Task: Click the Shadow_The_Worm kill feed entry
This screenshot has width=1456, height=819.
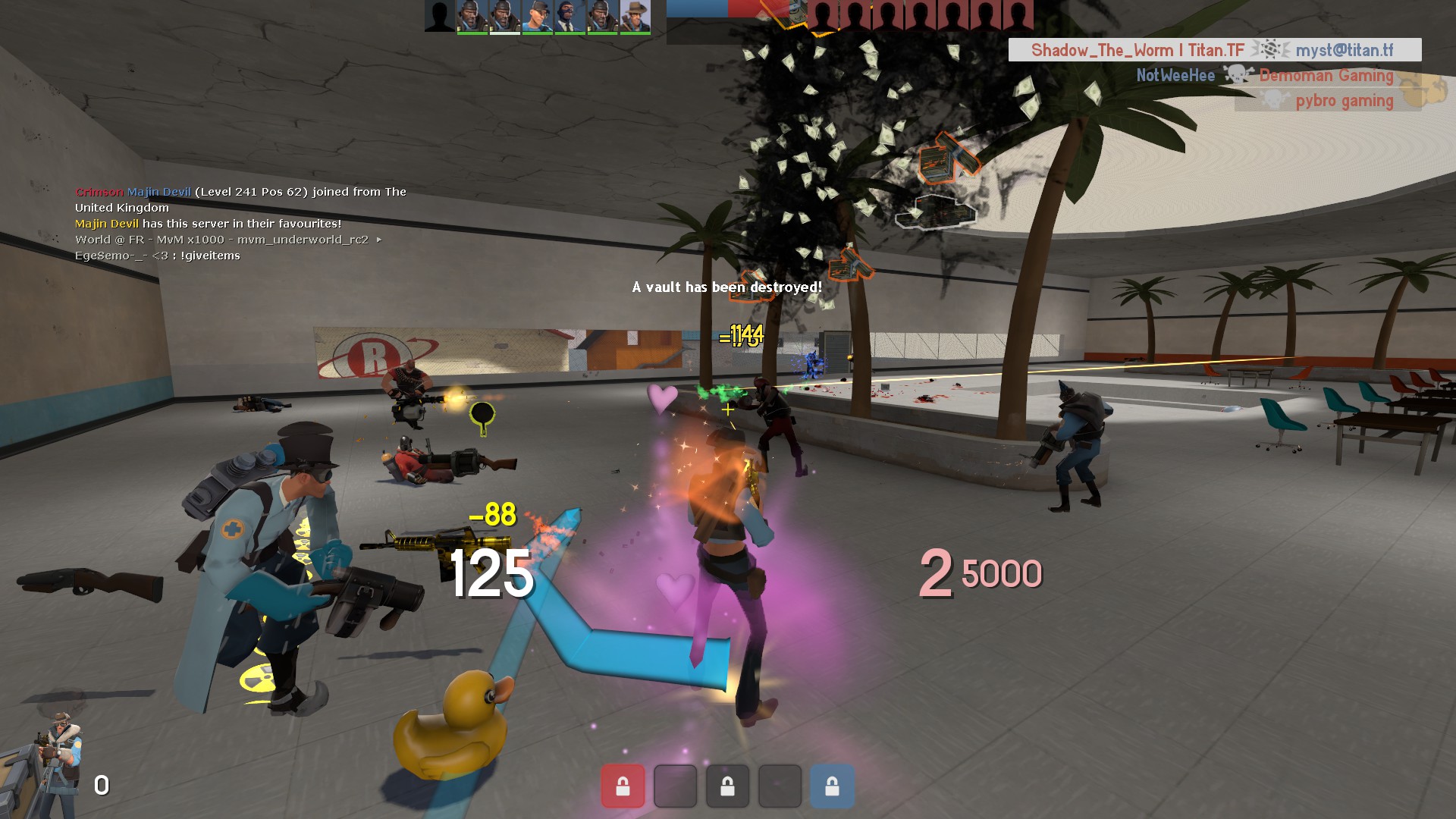Action: 1214,50
